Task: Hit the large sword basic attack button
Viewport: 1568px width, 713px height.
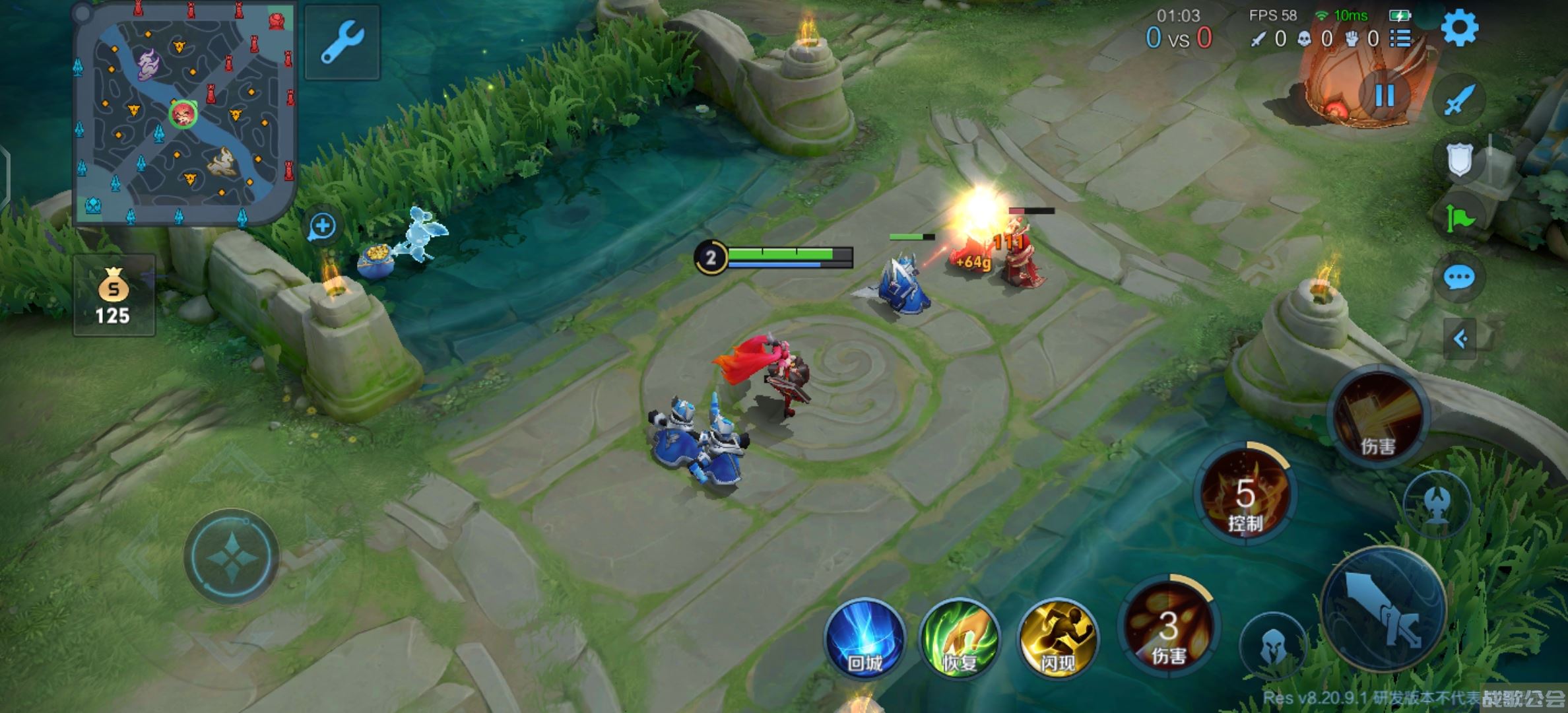Action: [1385, 608]
